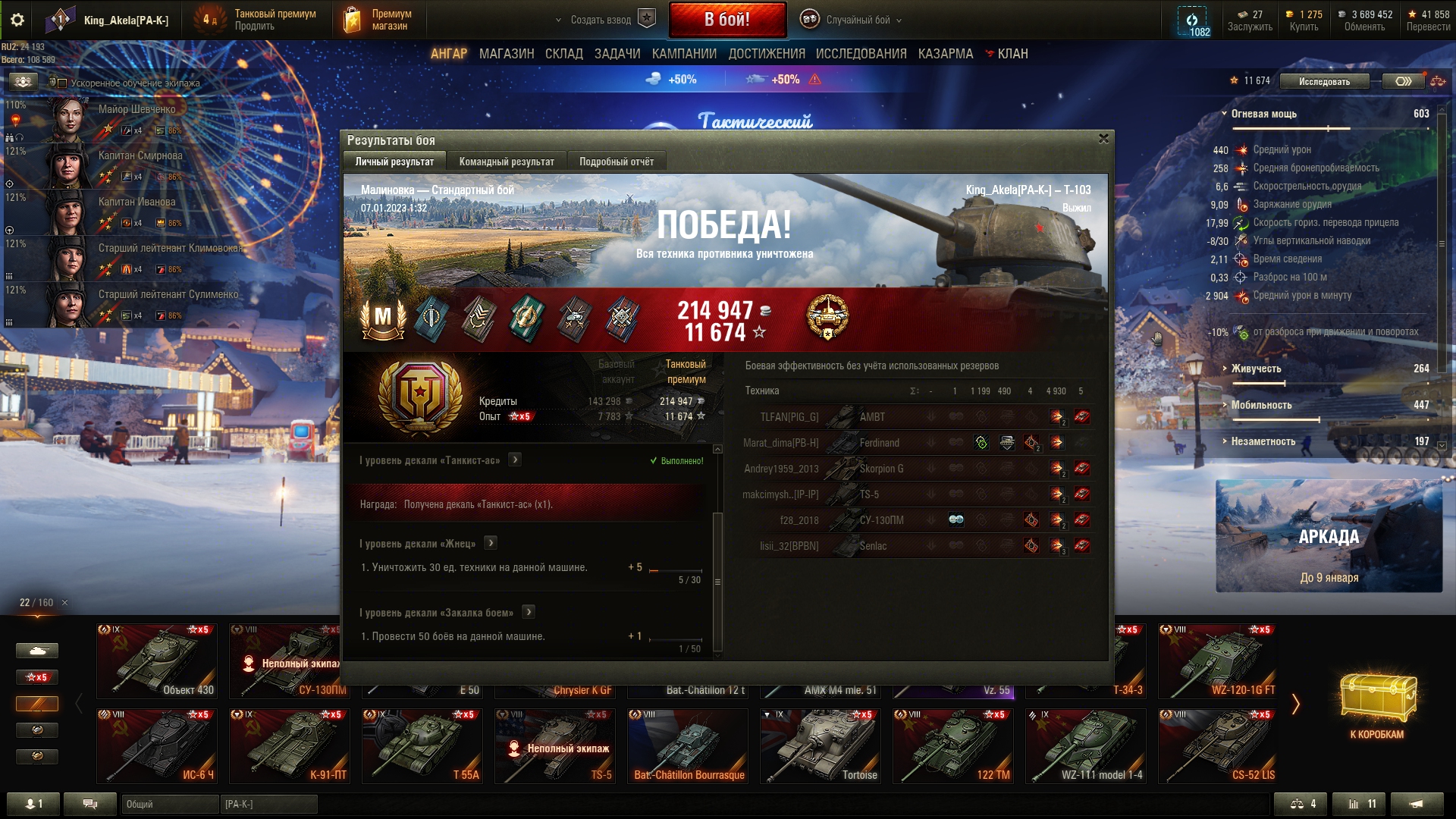Open the АРКАДА event banner

(1329, 536)
